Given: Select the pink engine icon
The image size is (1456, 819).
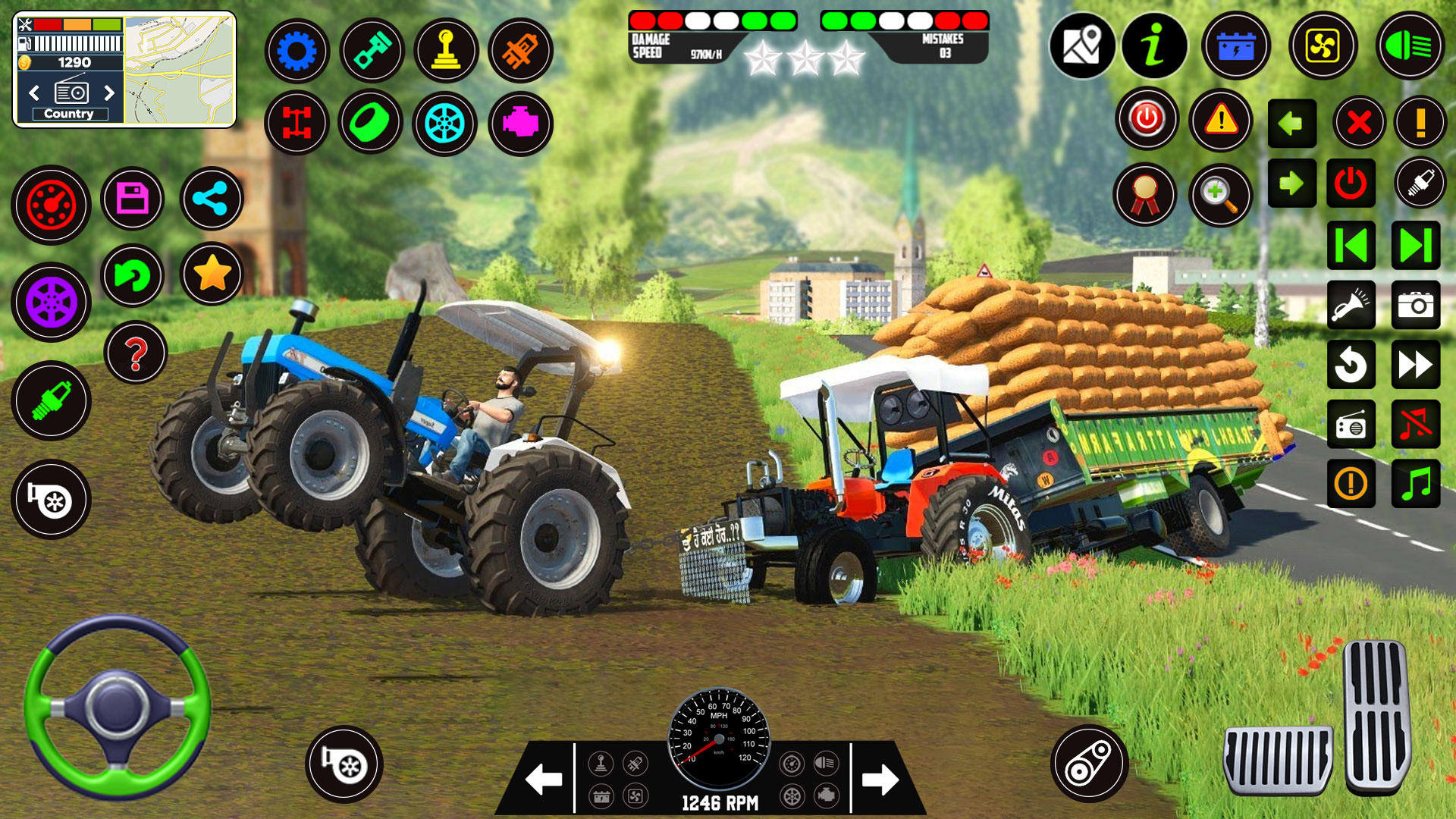Looking at the screenshot, I should (x=522, y=124).
